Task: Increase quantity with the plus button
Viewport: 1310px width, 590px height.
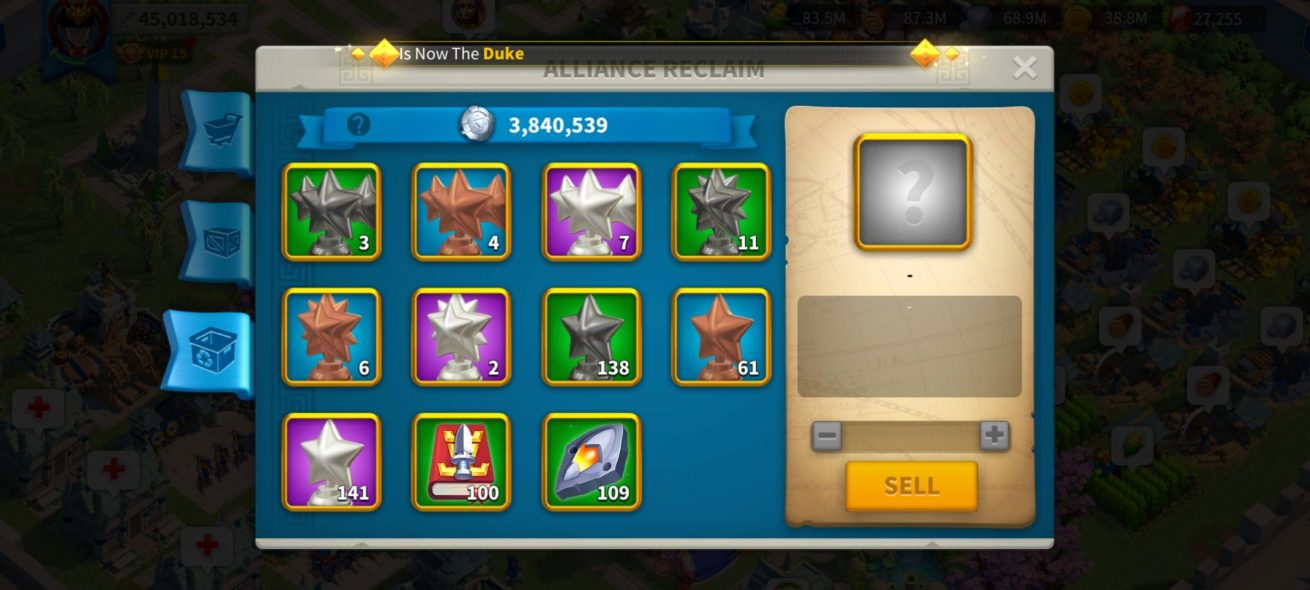Action: (x=994, y=435)
